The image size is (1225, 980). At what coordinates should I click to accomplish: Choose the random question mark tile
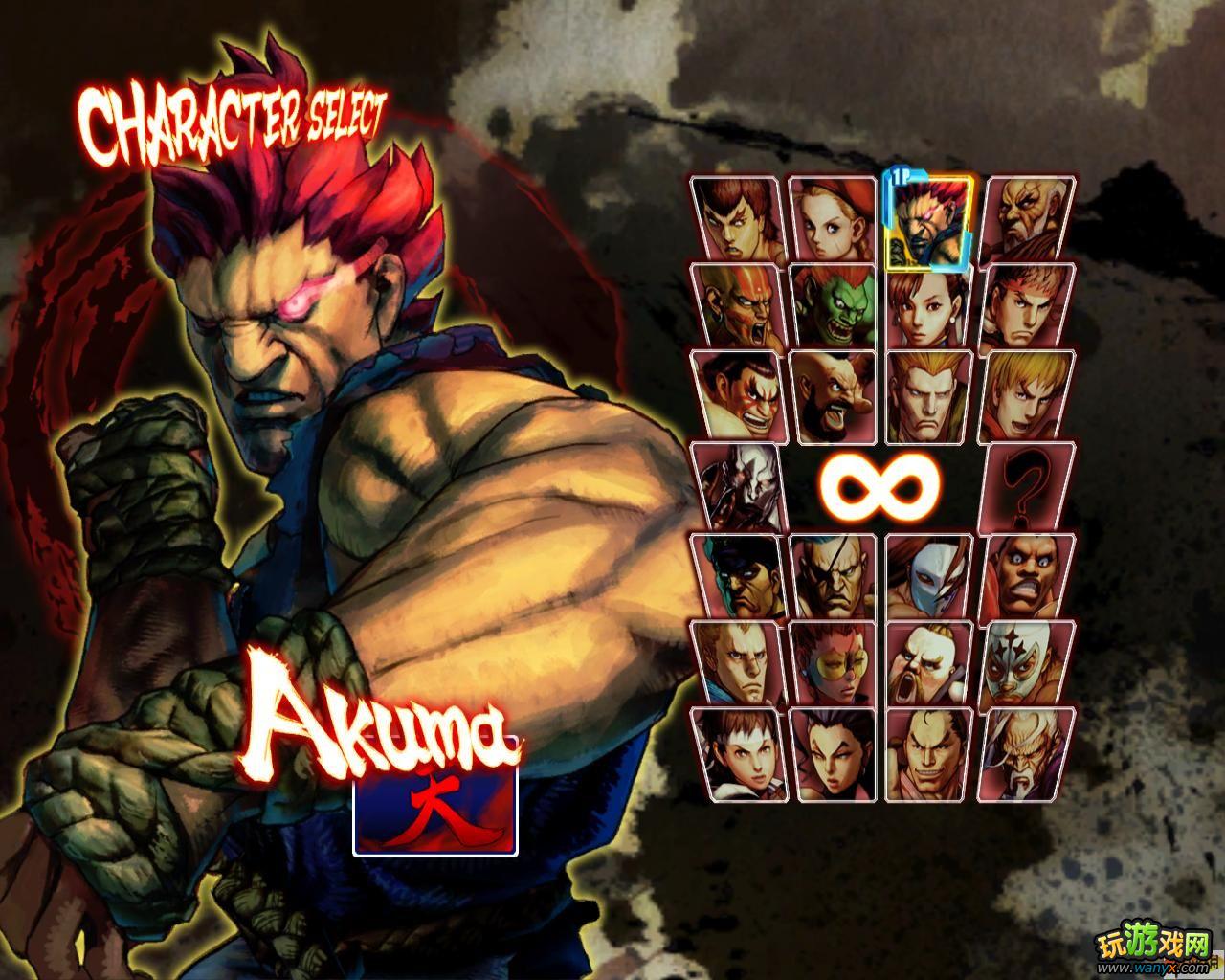(x=1027, y=484)
